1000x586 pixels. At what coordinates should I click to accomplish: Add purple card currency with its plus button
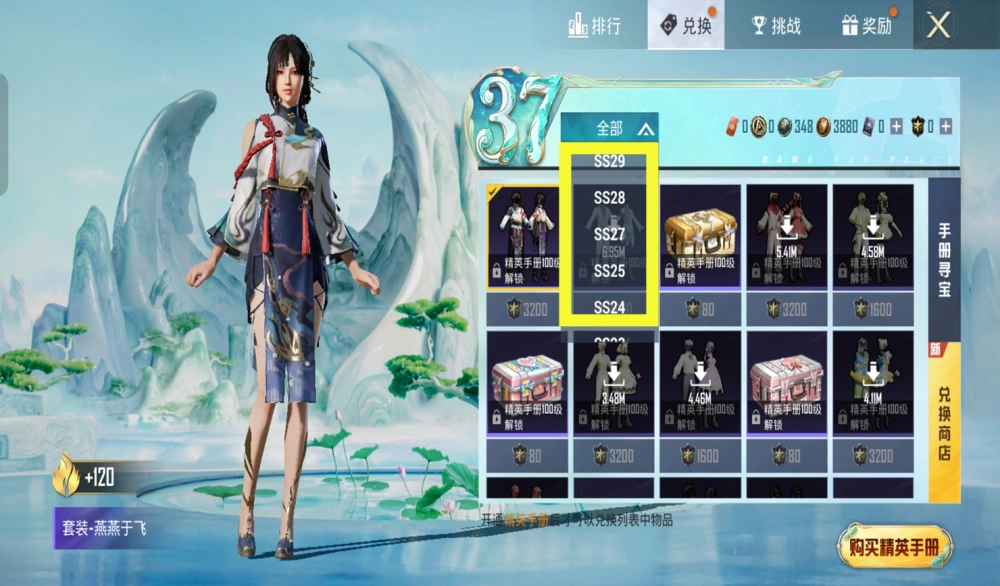coord(896,126)
